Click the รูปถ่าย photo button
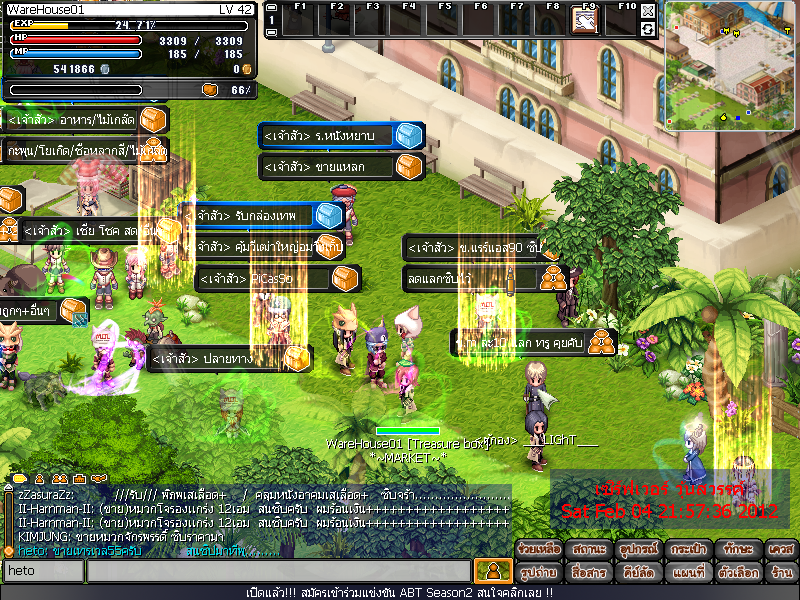 tap(538, 572)
